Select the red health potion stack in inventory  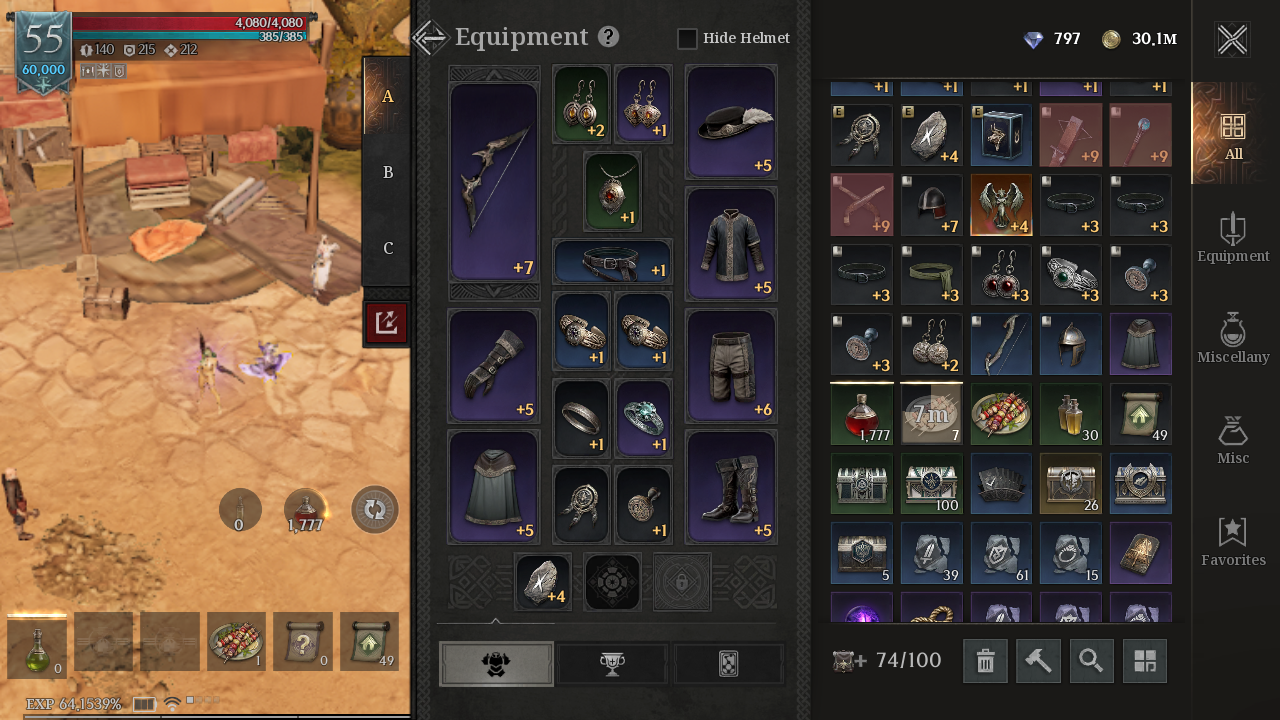point(861,414)
